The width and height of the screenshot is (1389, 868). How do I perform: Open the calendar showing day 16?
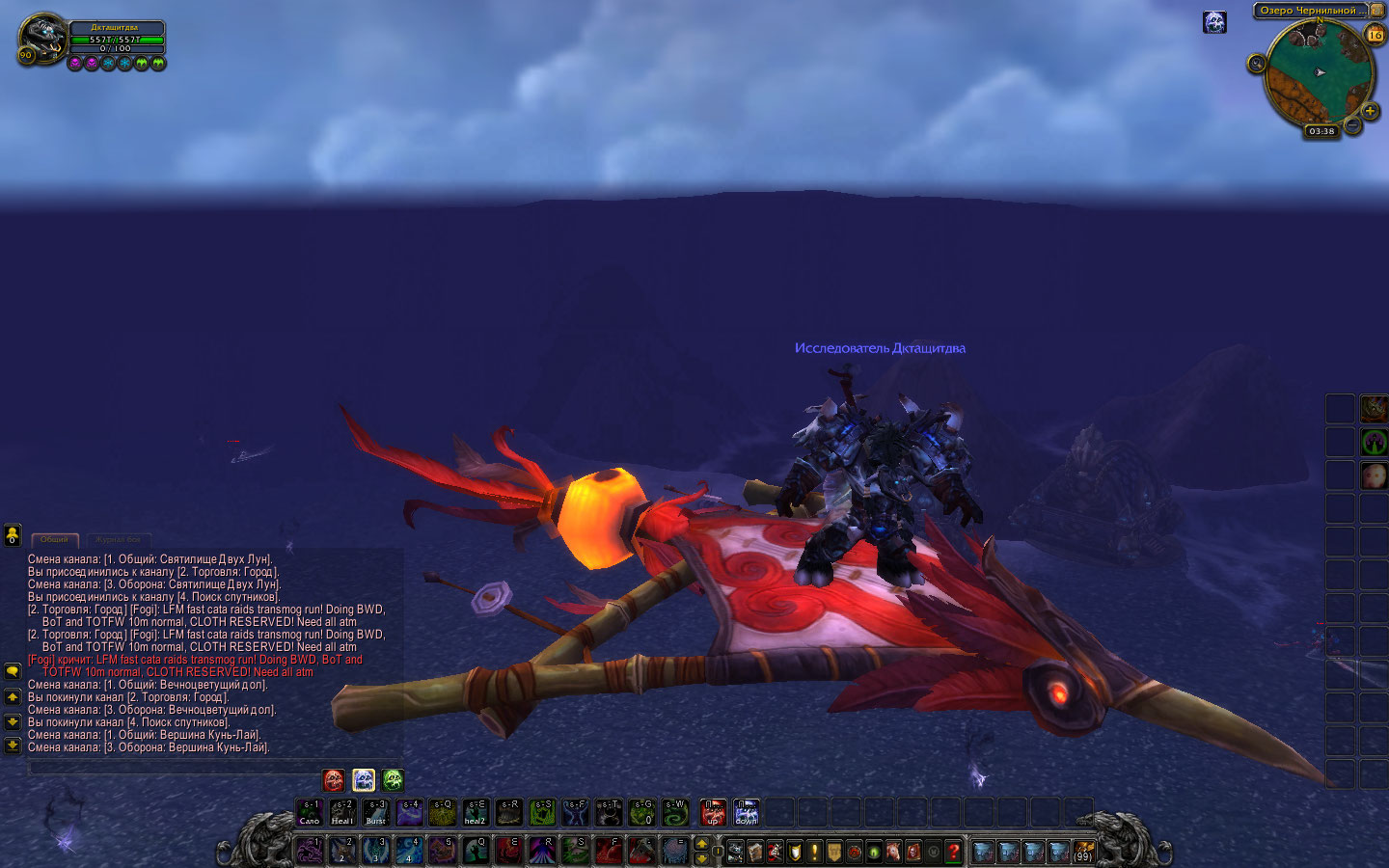tap(1375, 35)
